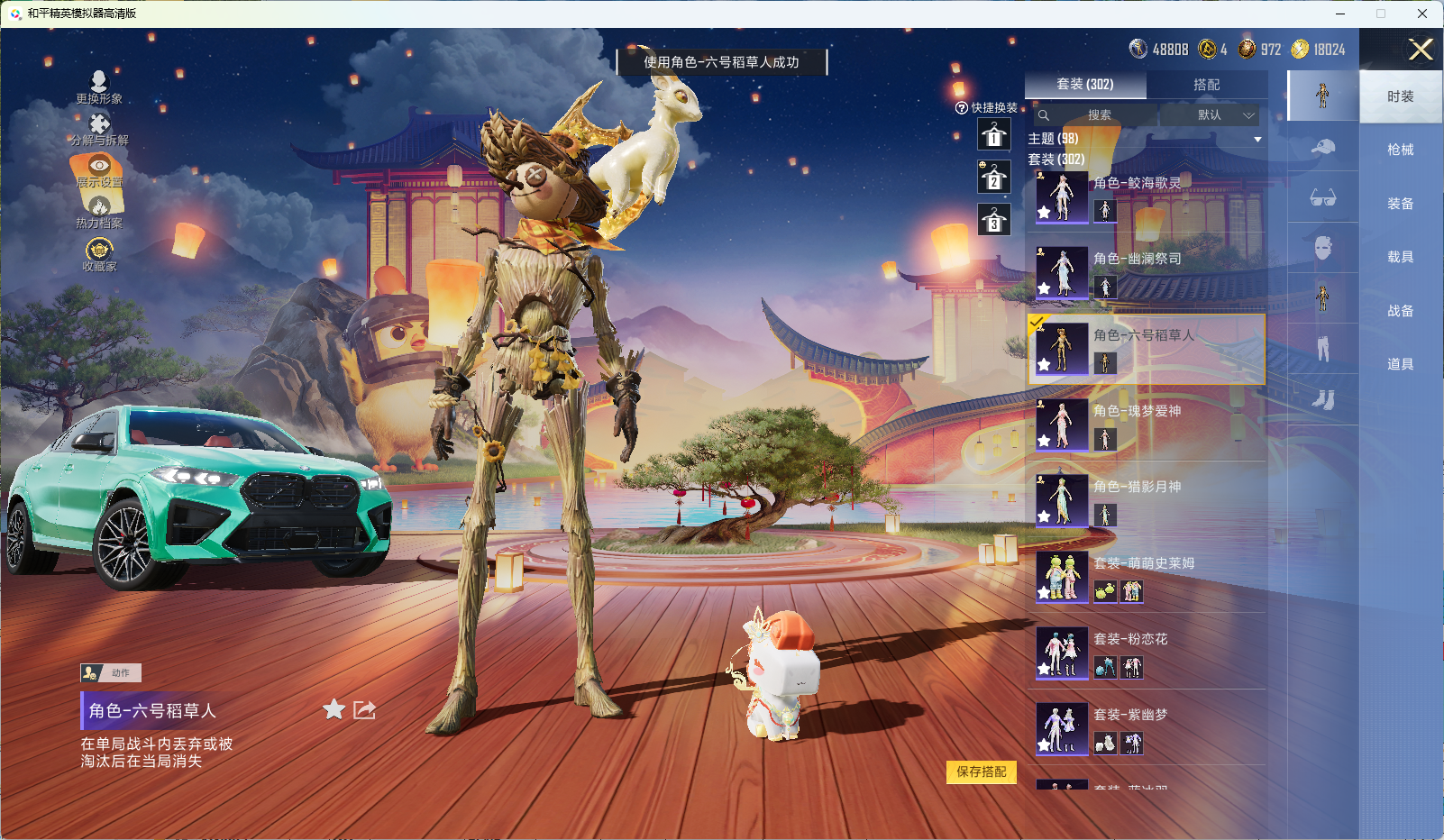
Task: Save outfit with 保存搭配 button
Action: pyautogui.click(x=981, y=772)
